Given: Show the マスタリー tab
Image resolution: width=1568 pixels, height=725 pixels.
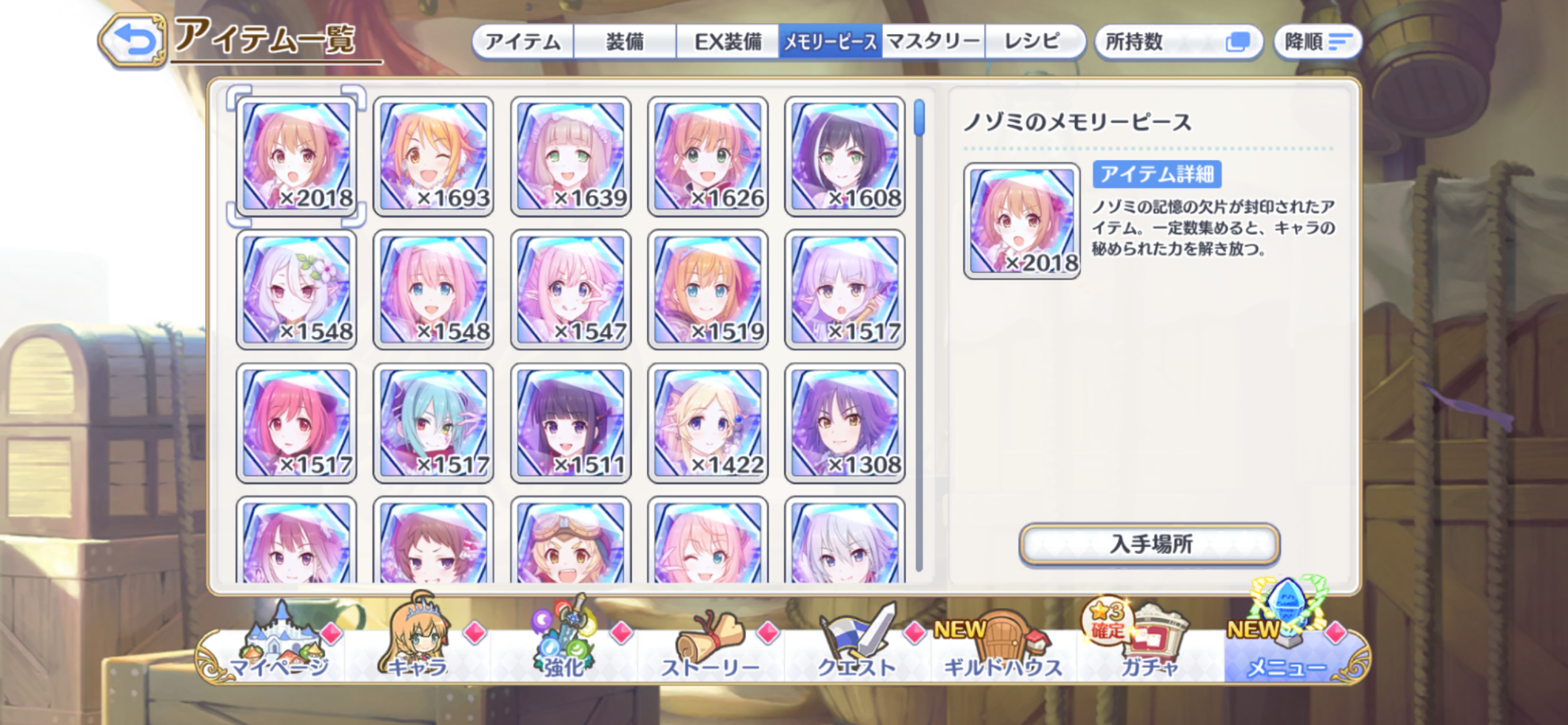Looking at the screenshot, I should pyautogui.click(x=933, y=41).
